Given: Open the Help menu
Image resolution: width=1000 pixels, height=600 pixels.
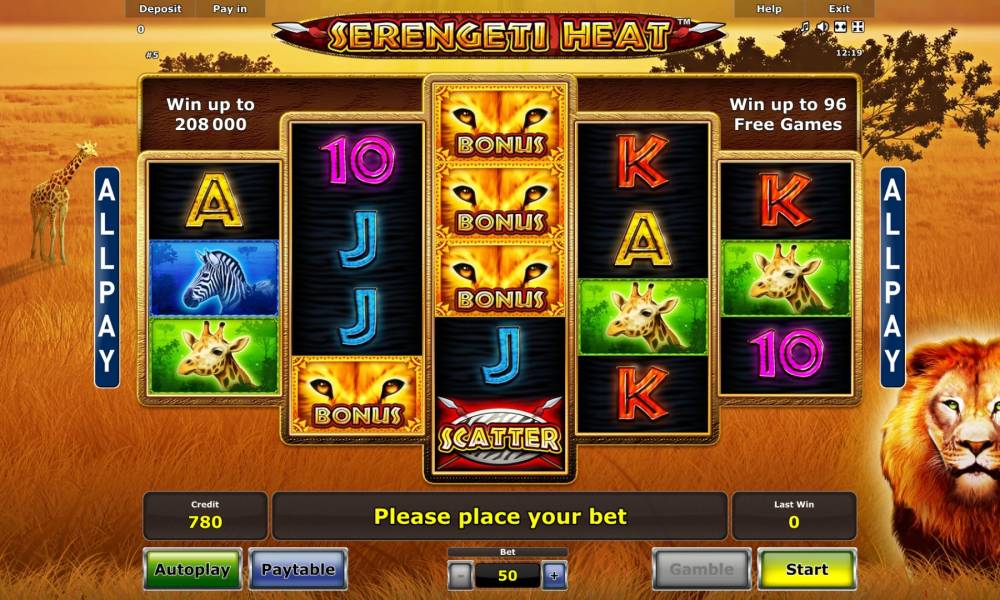Looking at the screenshot, I should [769, 9].
